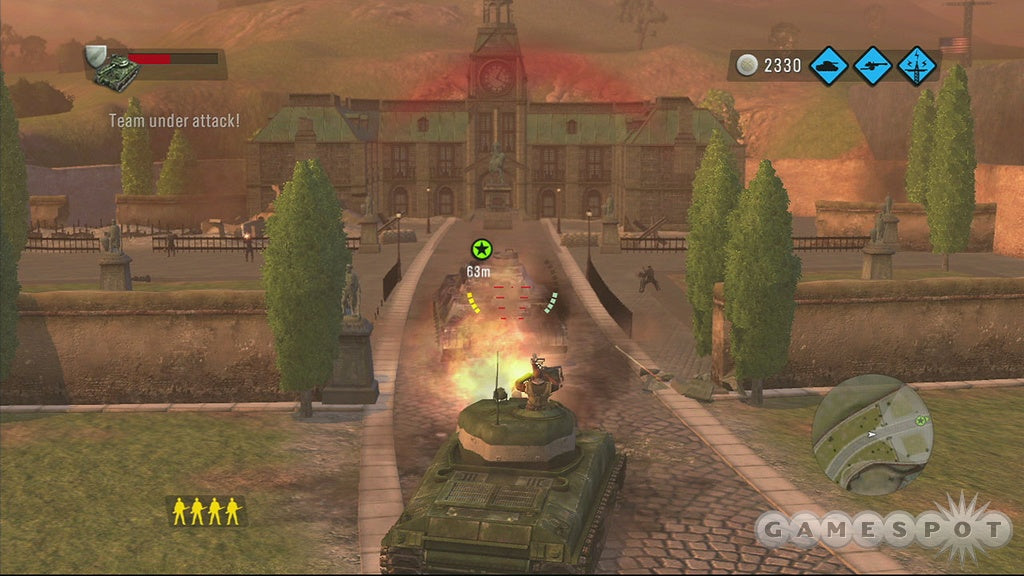This screenshot has width=1024, height=576.
Task: Click the green tank portrait icon
Action: (x=113, y=71)
